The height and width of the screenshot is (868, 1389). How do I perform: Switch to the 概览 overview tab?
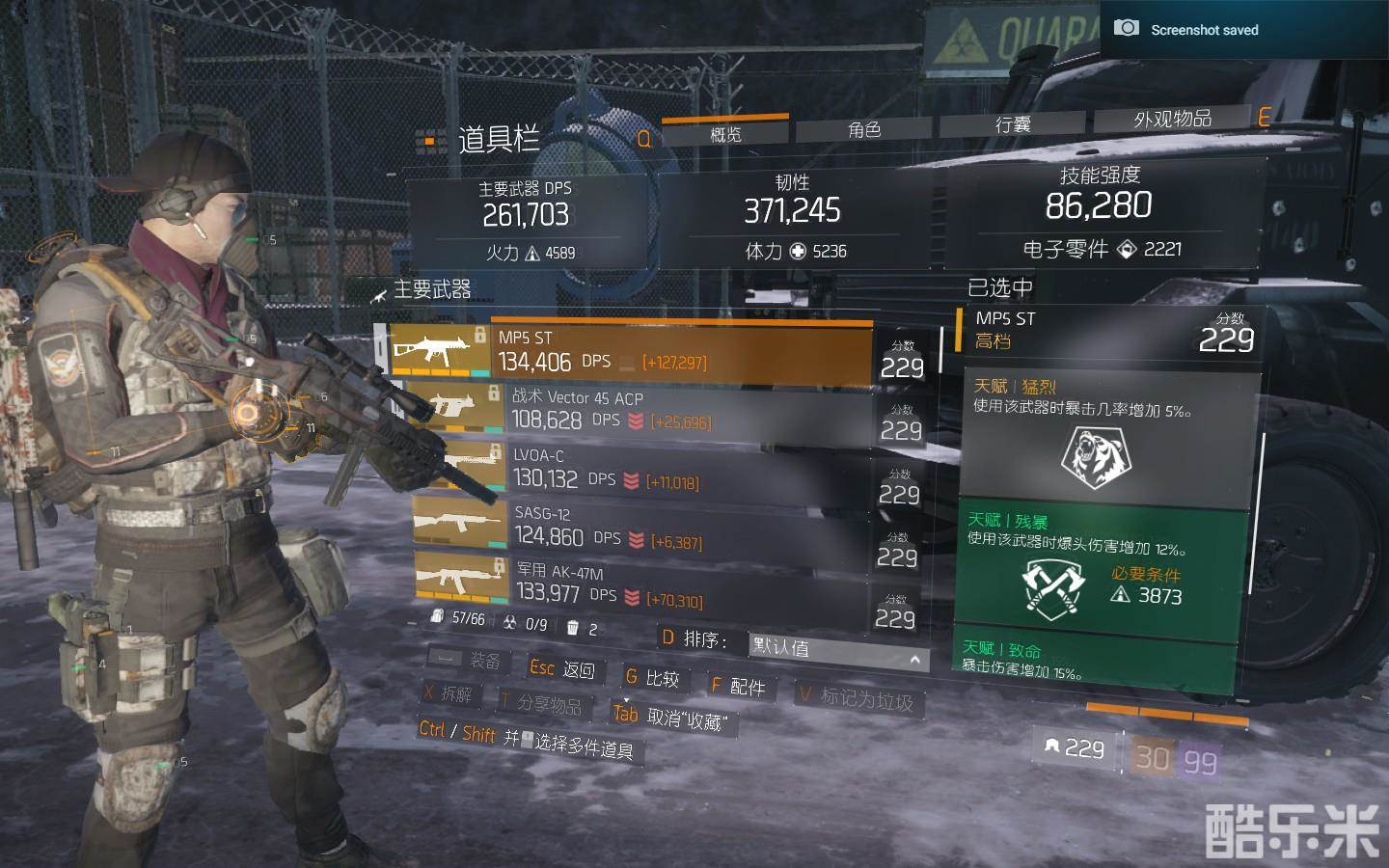(725, 133)
